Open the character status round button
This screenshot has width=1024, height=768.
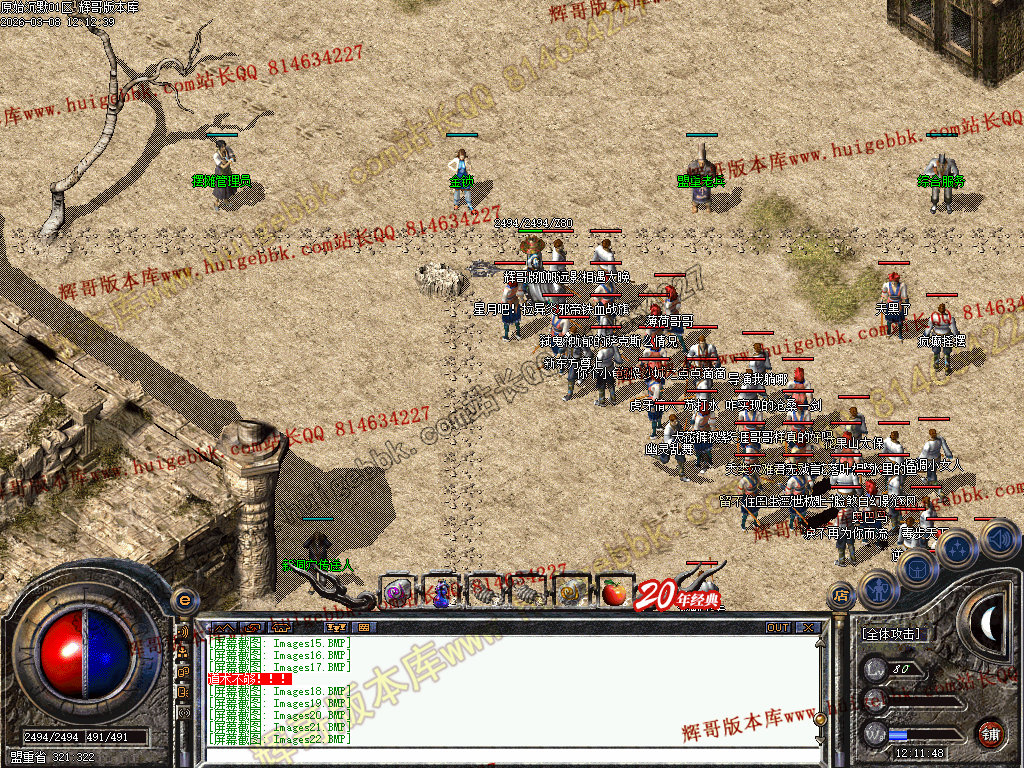(x=877, y=589)
